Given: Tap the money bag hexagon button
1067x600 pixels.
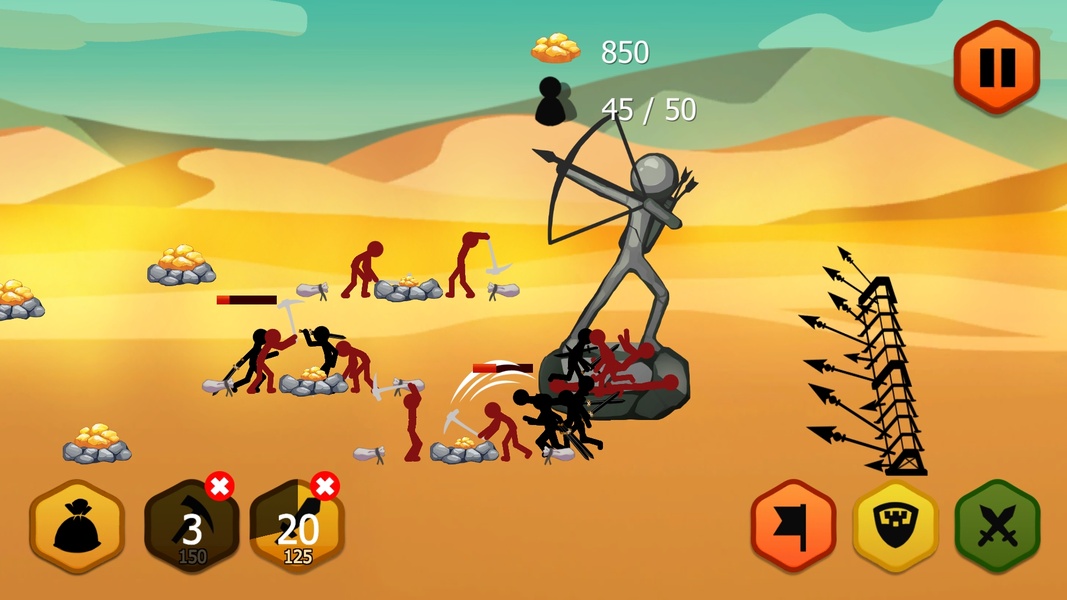Looking at the screenshot, I should point(77,527).
